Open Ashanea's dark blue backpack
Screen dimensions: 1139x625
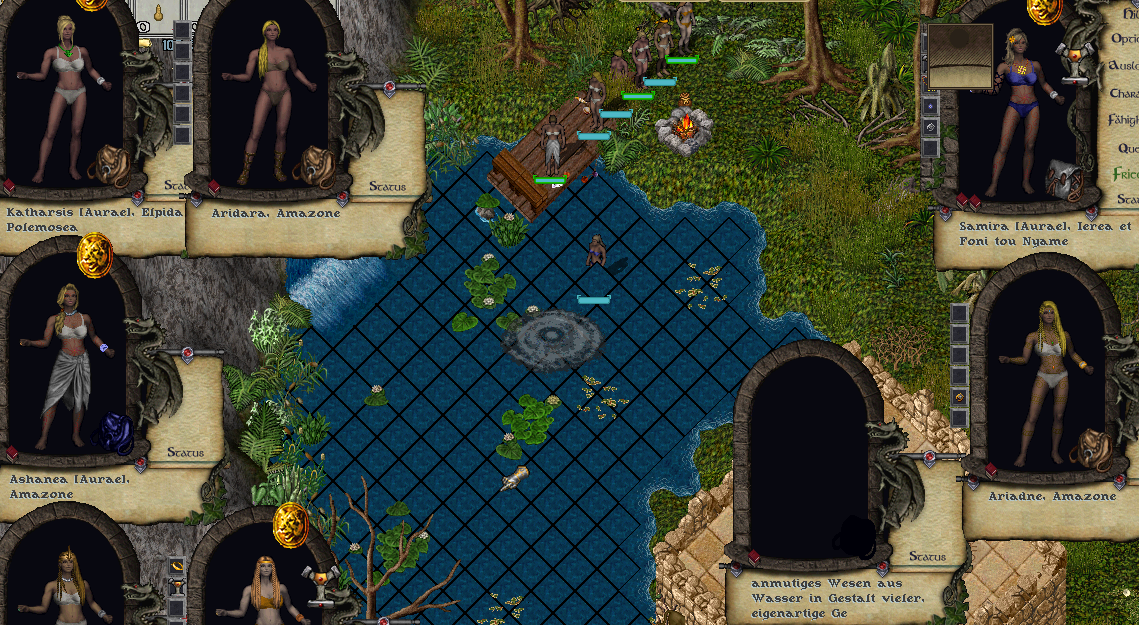tap(112, 434)
